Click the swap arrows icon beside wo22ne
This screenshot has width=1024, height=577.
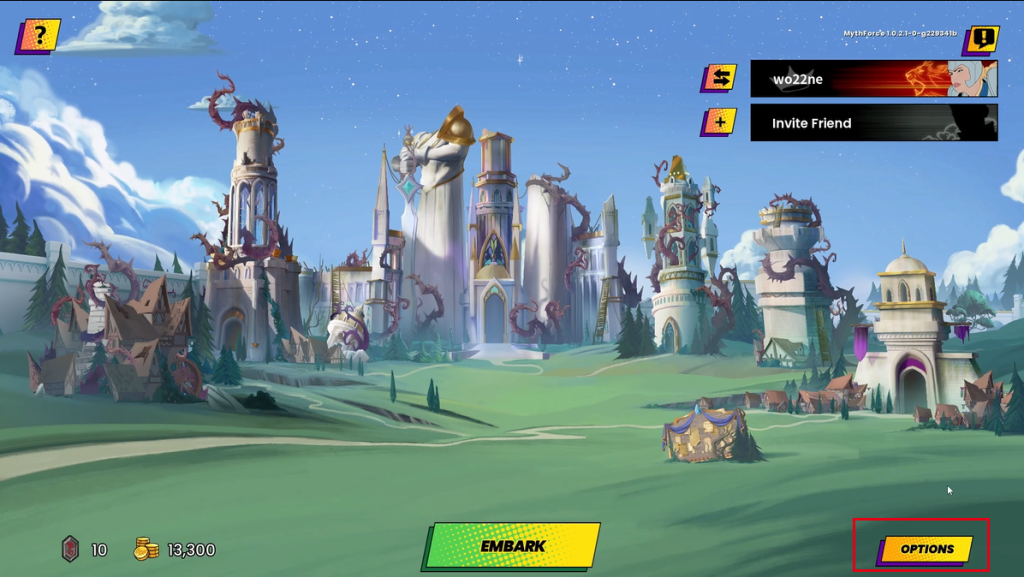718,78
